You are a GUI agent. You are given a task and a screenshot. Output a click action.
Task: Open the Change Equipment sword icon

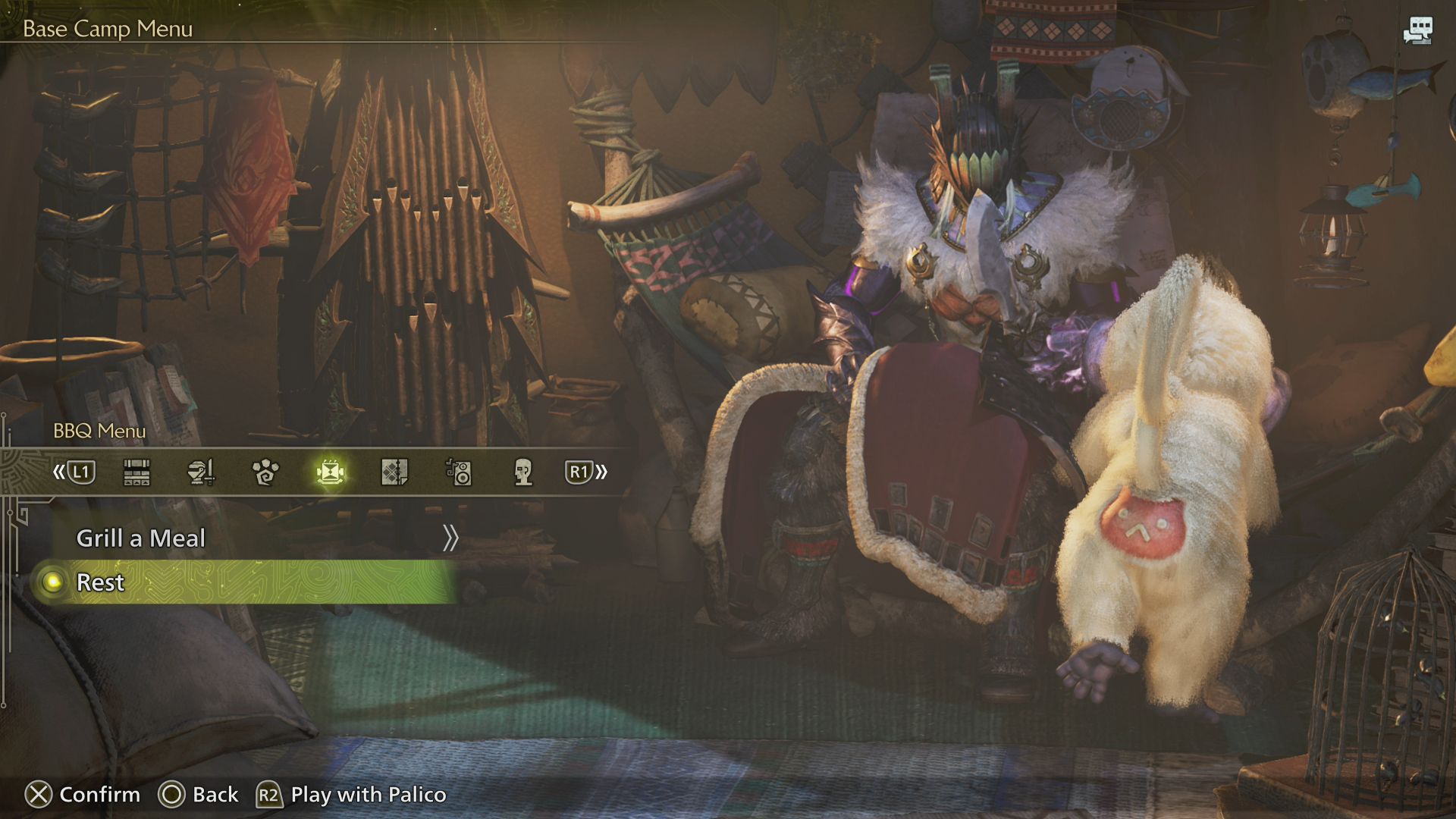202,472
